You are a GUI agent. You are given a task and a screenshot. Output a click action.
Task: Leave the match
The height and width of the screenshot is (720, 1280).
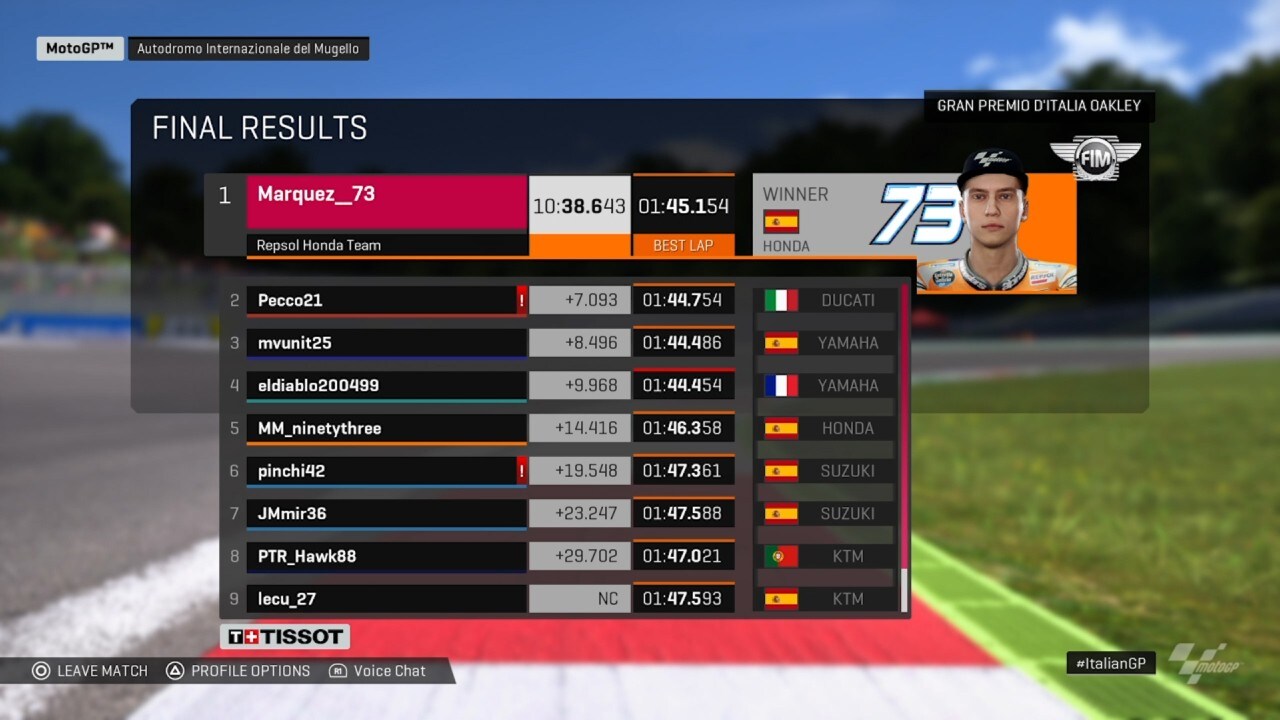90,671
